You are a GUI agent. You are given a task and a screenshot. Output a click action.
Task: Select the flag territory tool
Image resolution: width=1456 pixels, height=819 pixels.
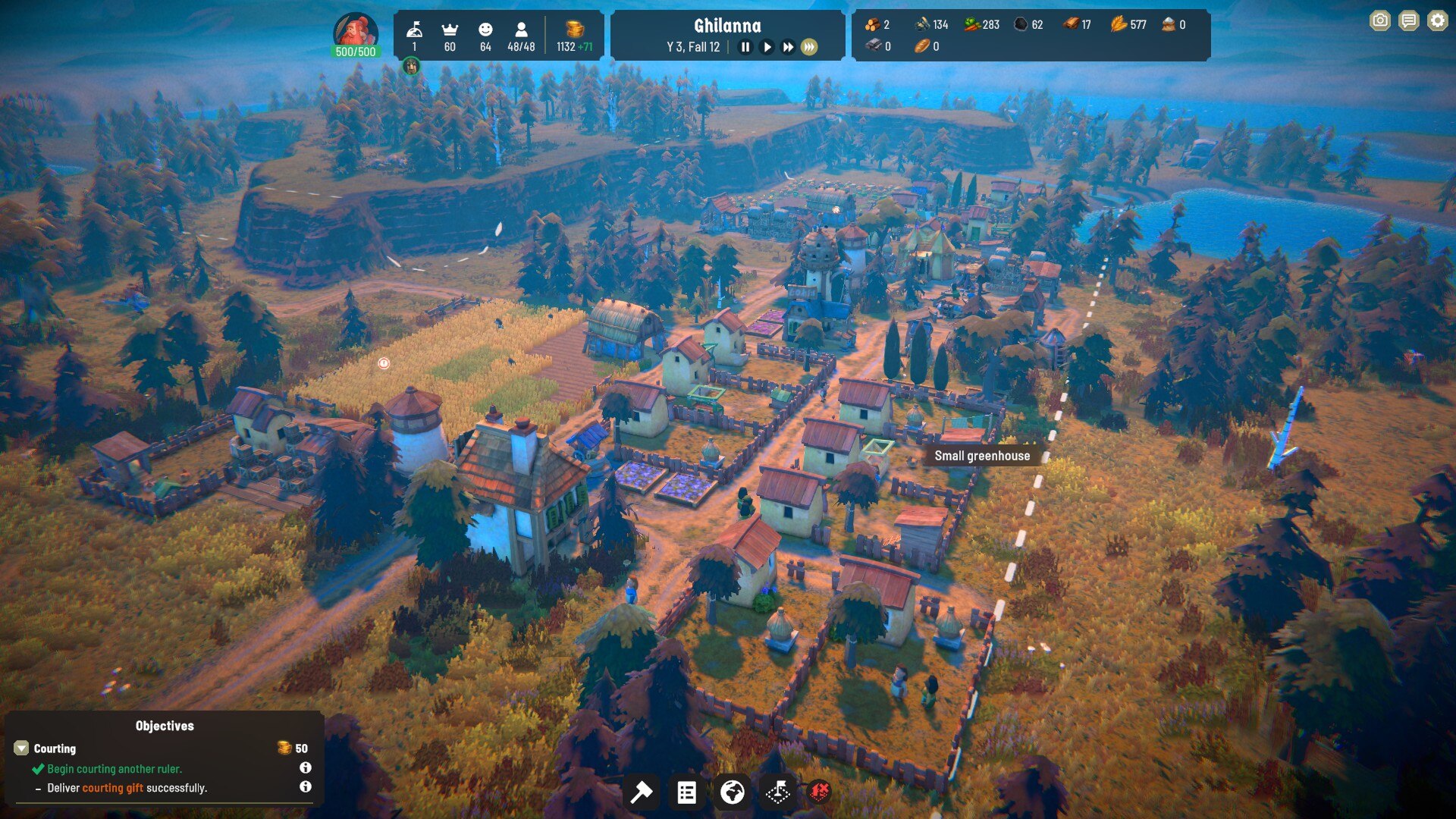click(x=777, y=792)
